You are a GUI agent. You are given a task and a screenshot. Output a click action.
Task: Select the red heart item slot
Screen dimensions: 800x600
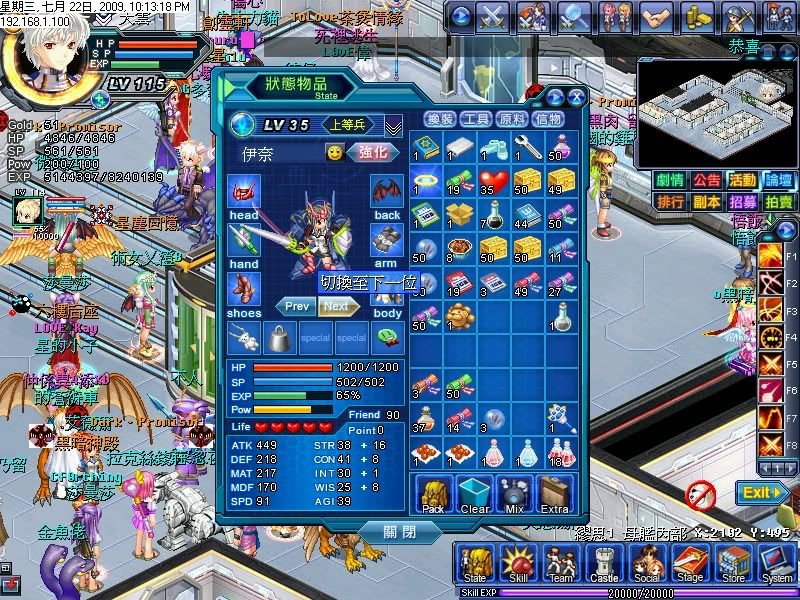(x=490, y=179)
